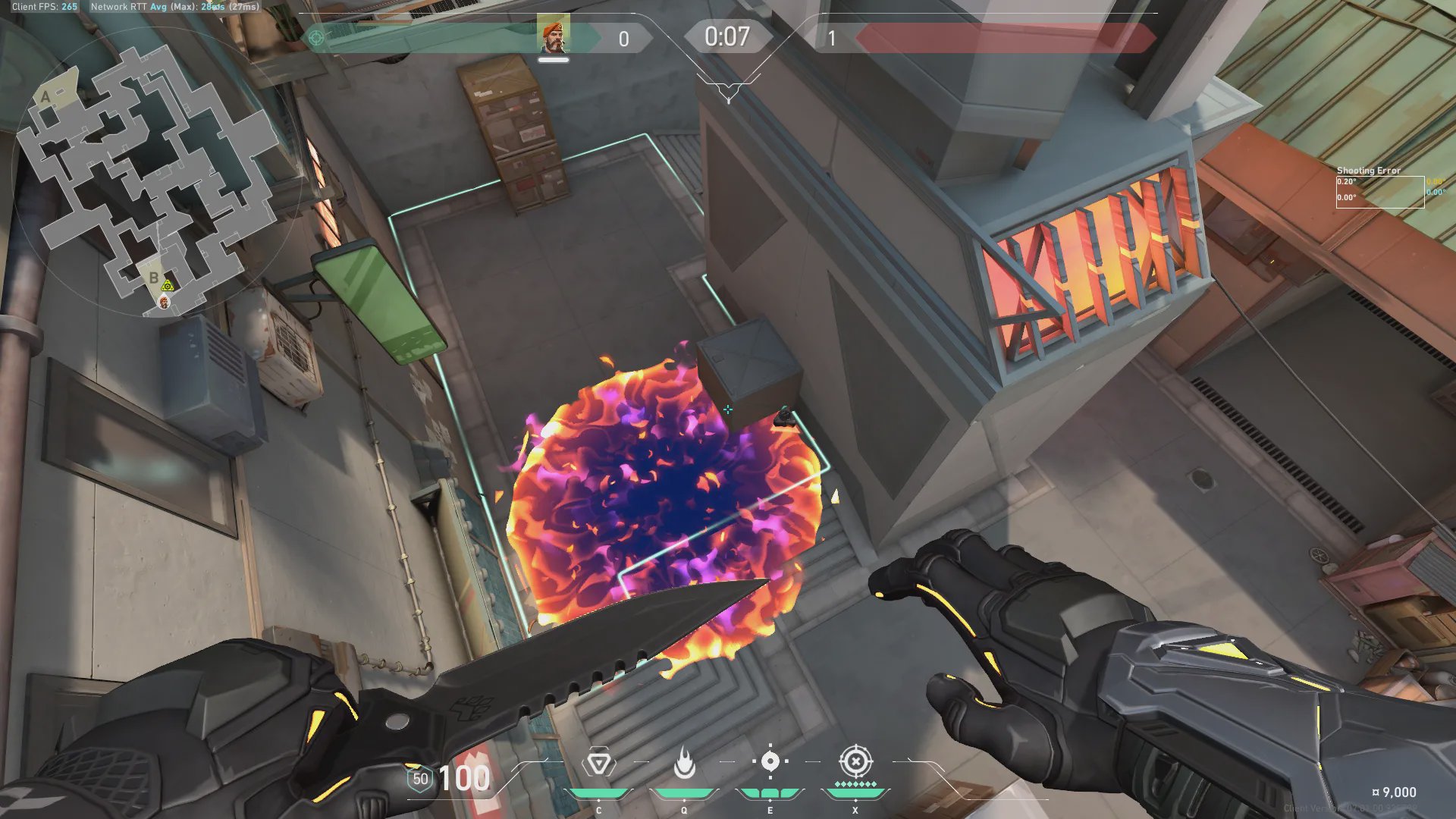Activate the Stim Beacon ability icon
The image size is (1456, 819).
598,763
